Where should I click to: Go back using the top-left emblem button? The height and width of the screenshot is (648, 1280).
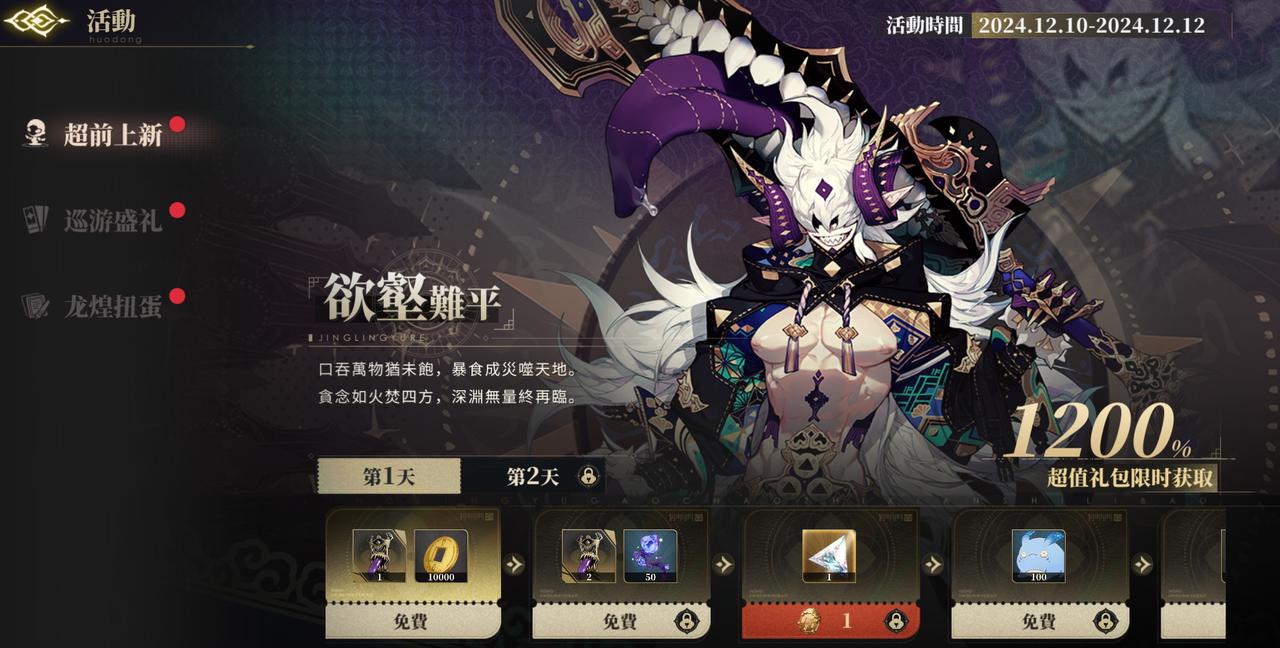click(x=36, y=21)
